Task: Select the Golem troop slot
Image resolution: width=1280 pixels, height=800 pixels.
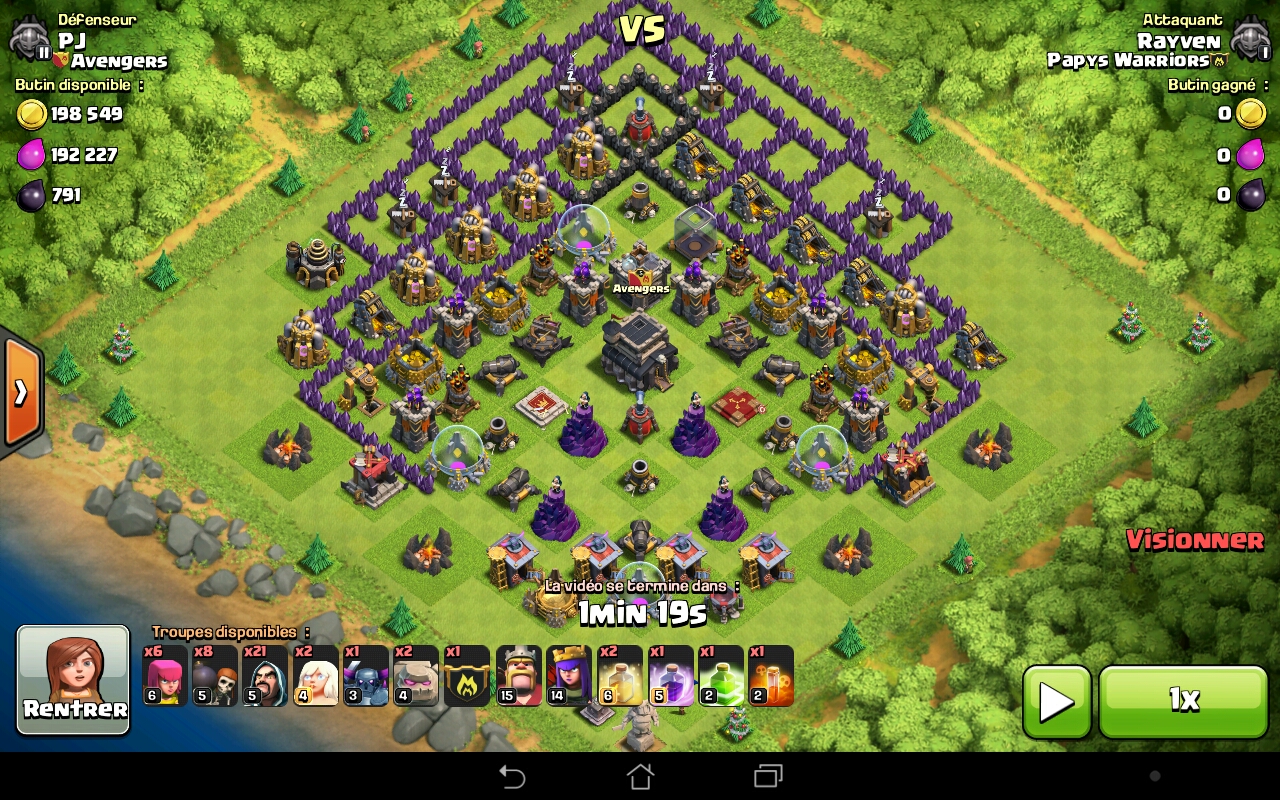Action: [416, 676]
